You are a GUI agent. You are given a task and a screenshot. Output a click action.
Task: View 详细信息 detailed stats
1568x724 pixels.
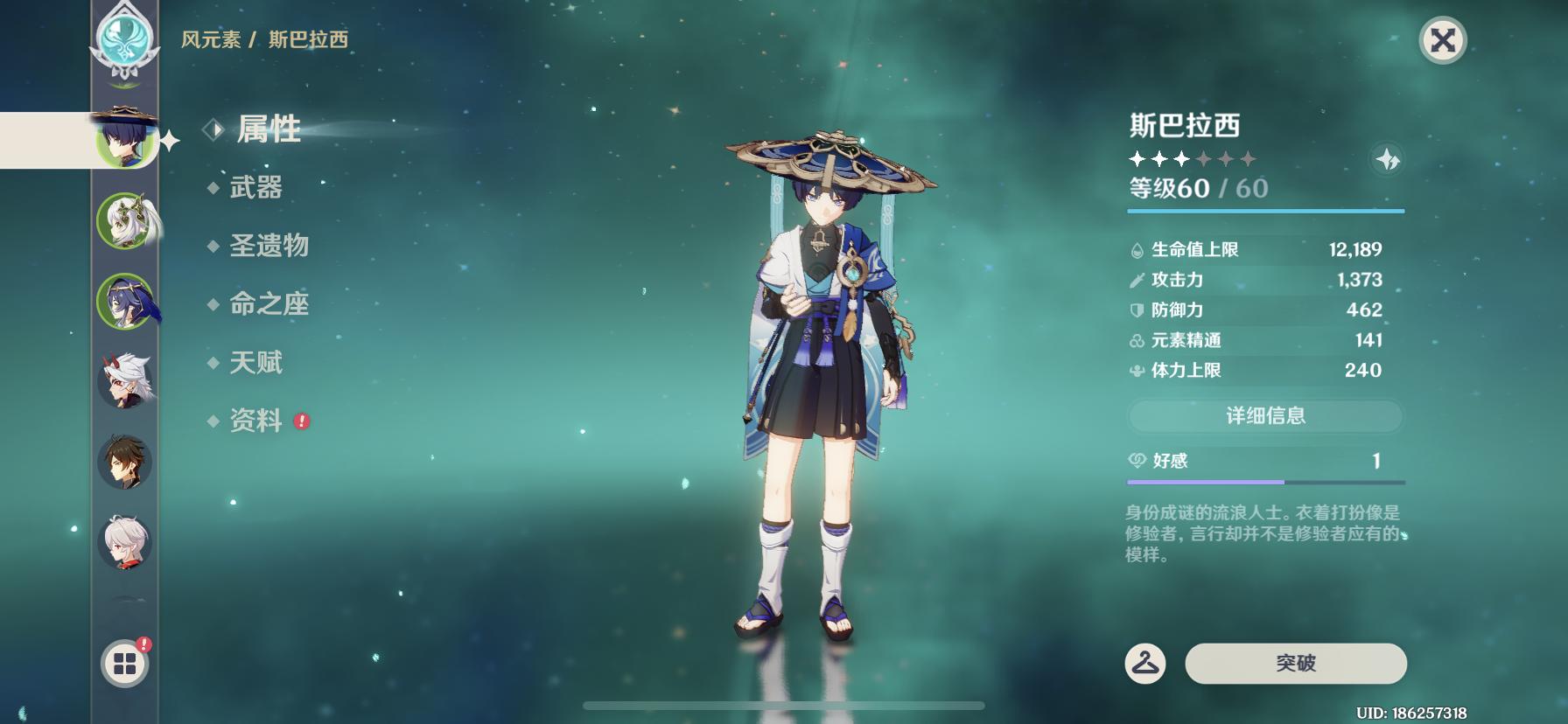[x=1265, y=416]
